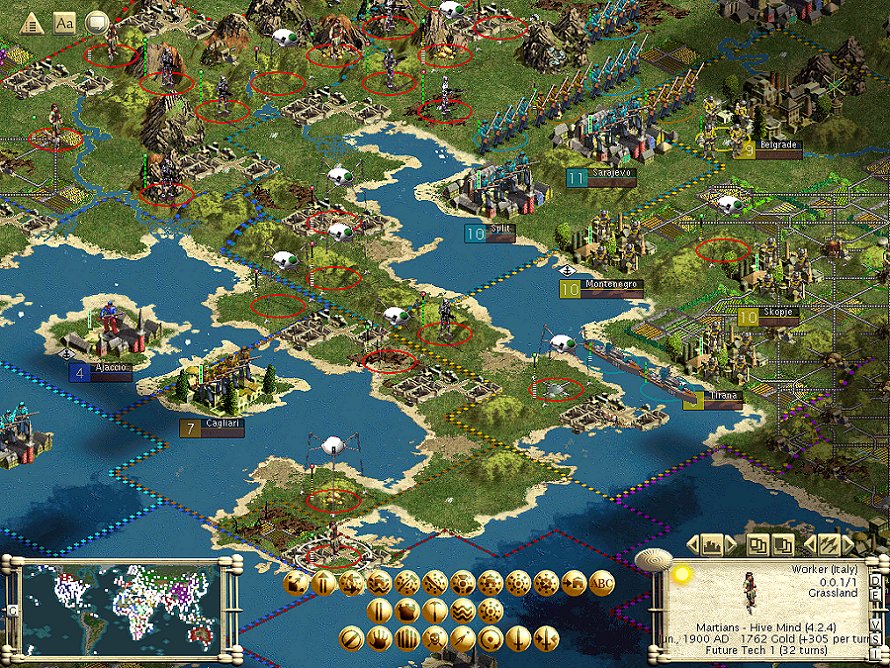Image resolution: width=890 pixels, height=668 pixels.
Task: Open the D advisor shortcut
Action: 876,579
